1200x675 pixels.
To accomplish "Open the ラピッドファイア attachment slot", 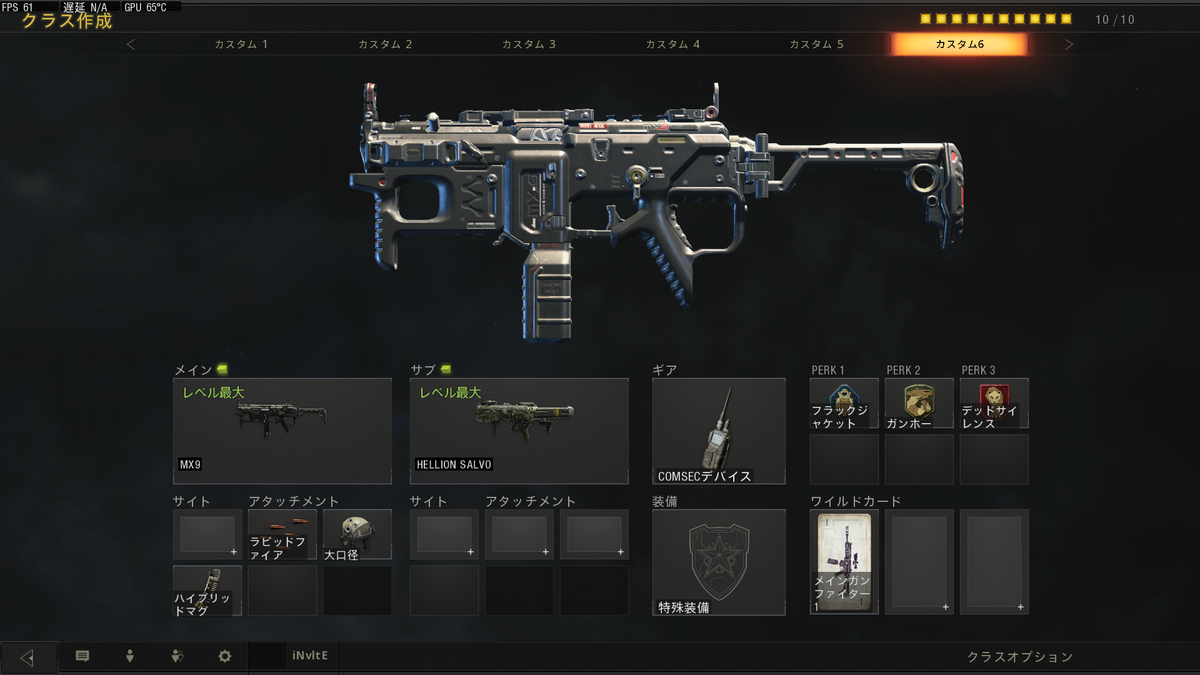I will point(282,534).
